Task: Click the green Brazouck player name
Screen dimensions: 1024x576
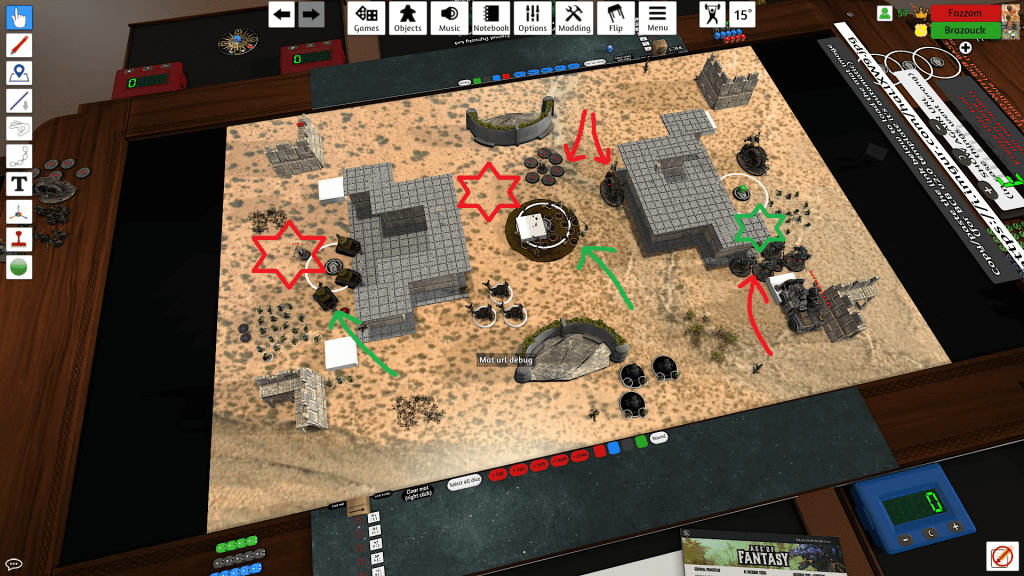Action: [x=965, y=31]
